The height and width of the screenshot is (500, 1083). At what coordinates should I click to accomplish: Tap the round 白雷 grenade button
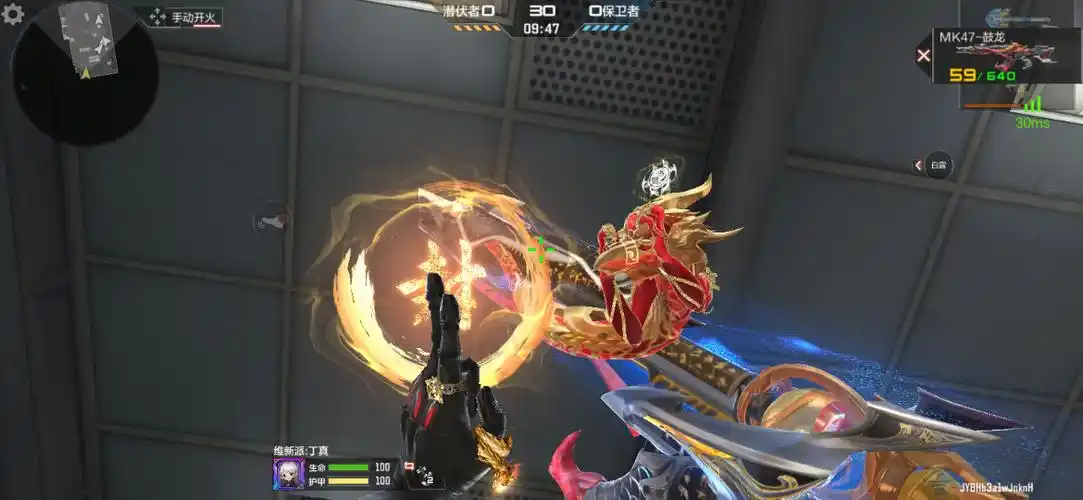(x=938, y=165)
